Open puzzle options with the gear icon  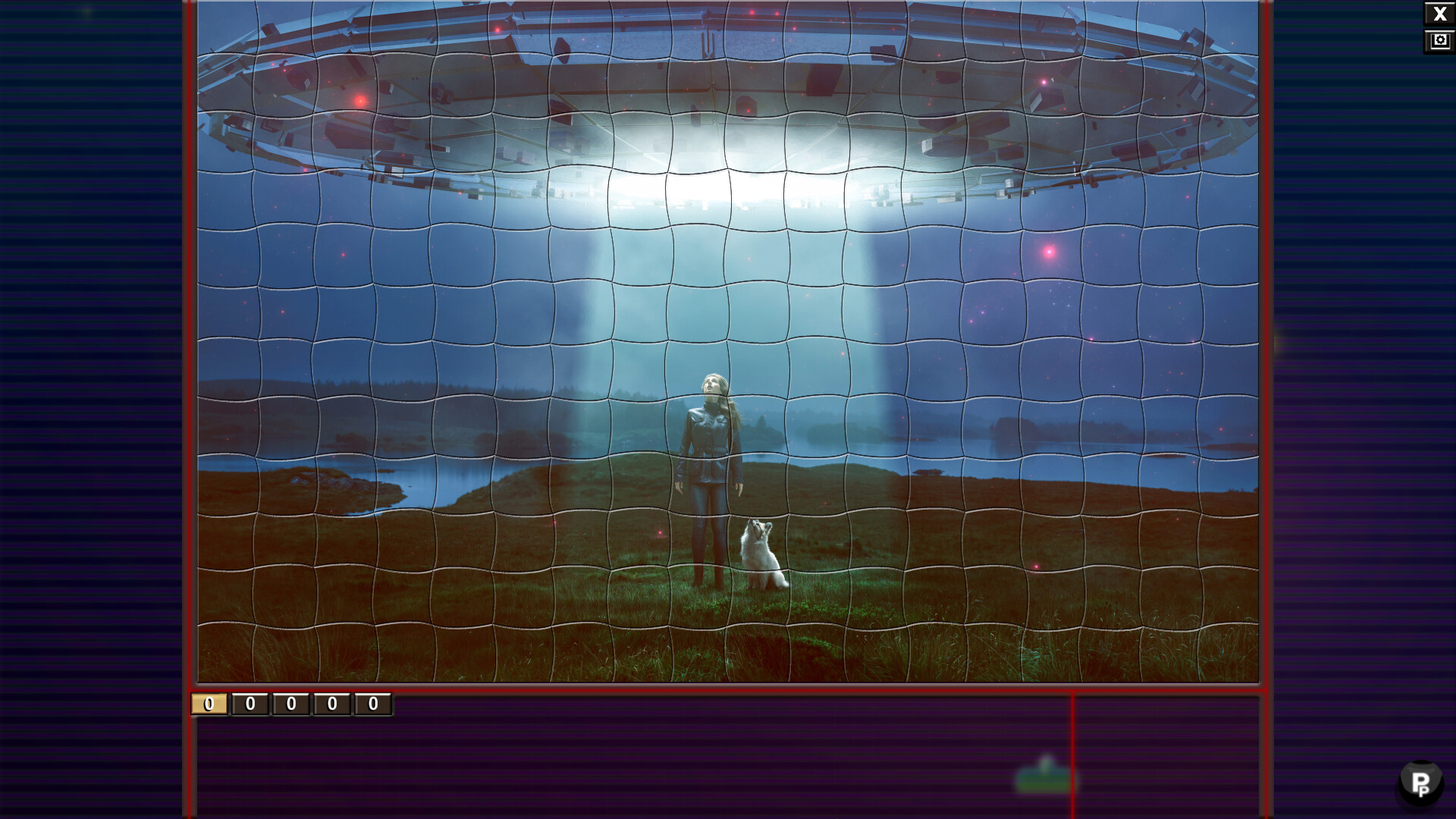(x=1439, y=40)
